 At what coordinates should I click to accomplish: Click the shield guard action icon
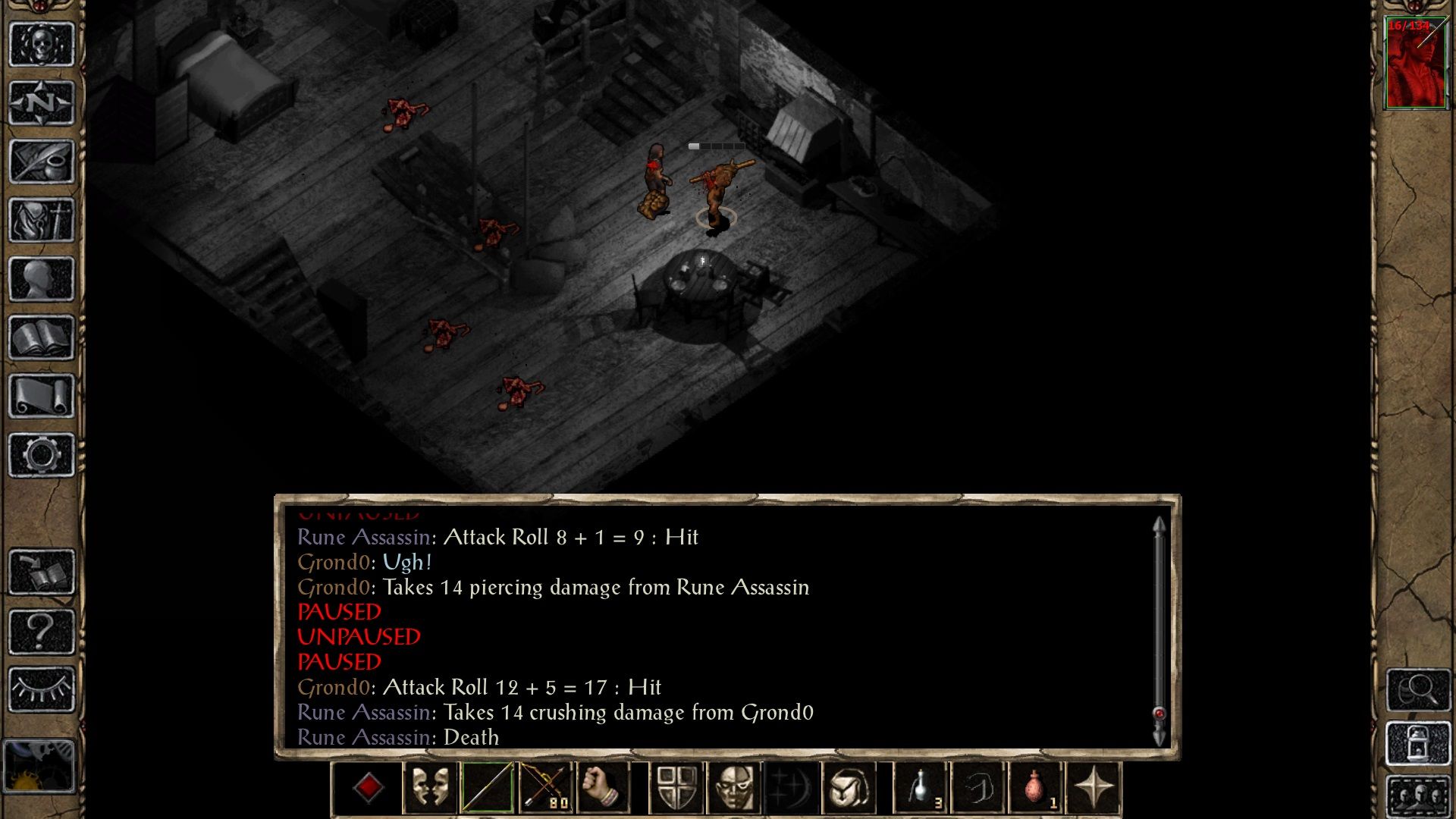click(x=675, y=789)
